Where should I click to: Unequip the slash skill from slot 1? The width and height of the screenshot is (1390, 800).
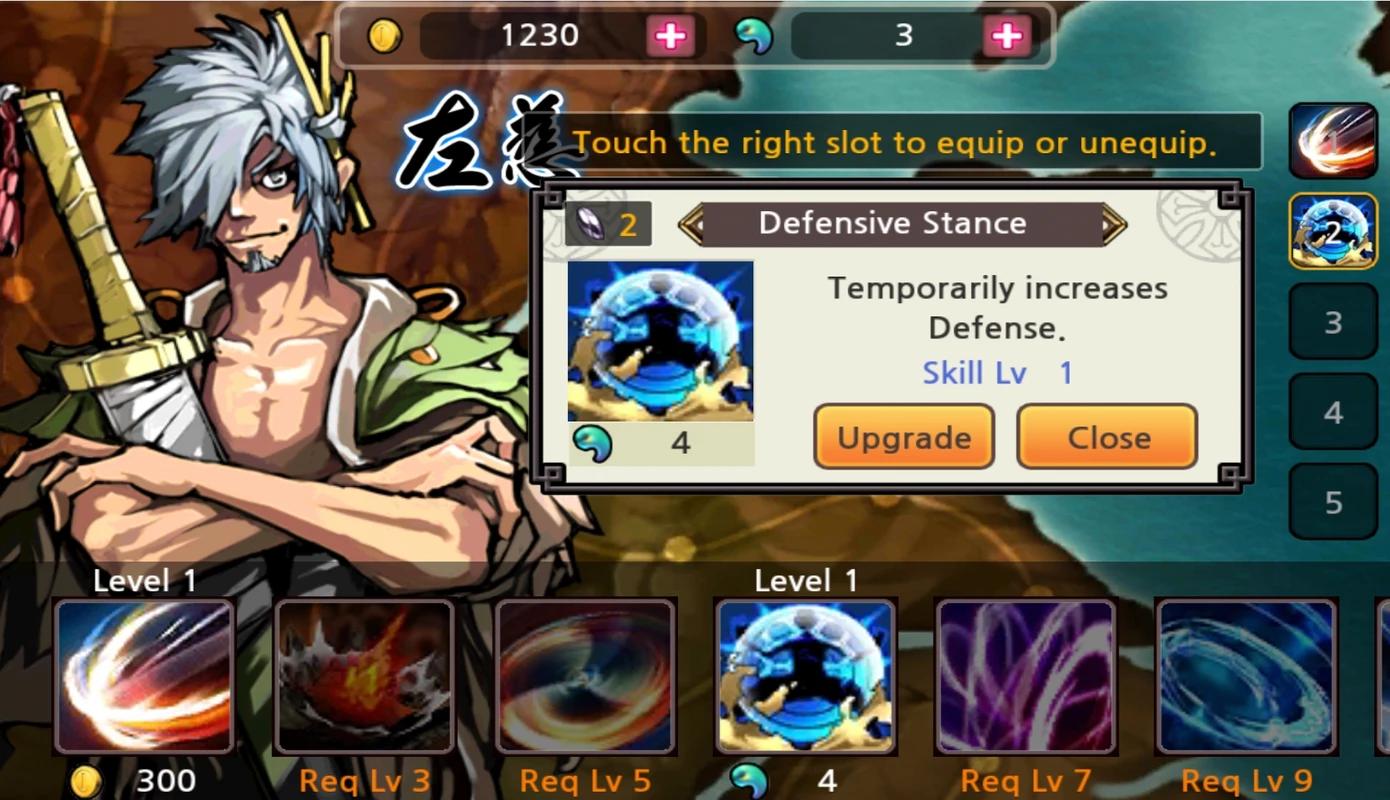(1334, 140)
